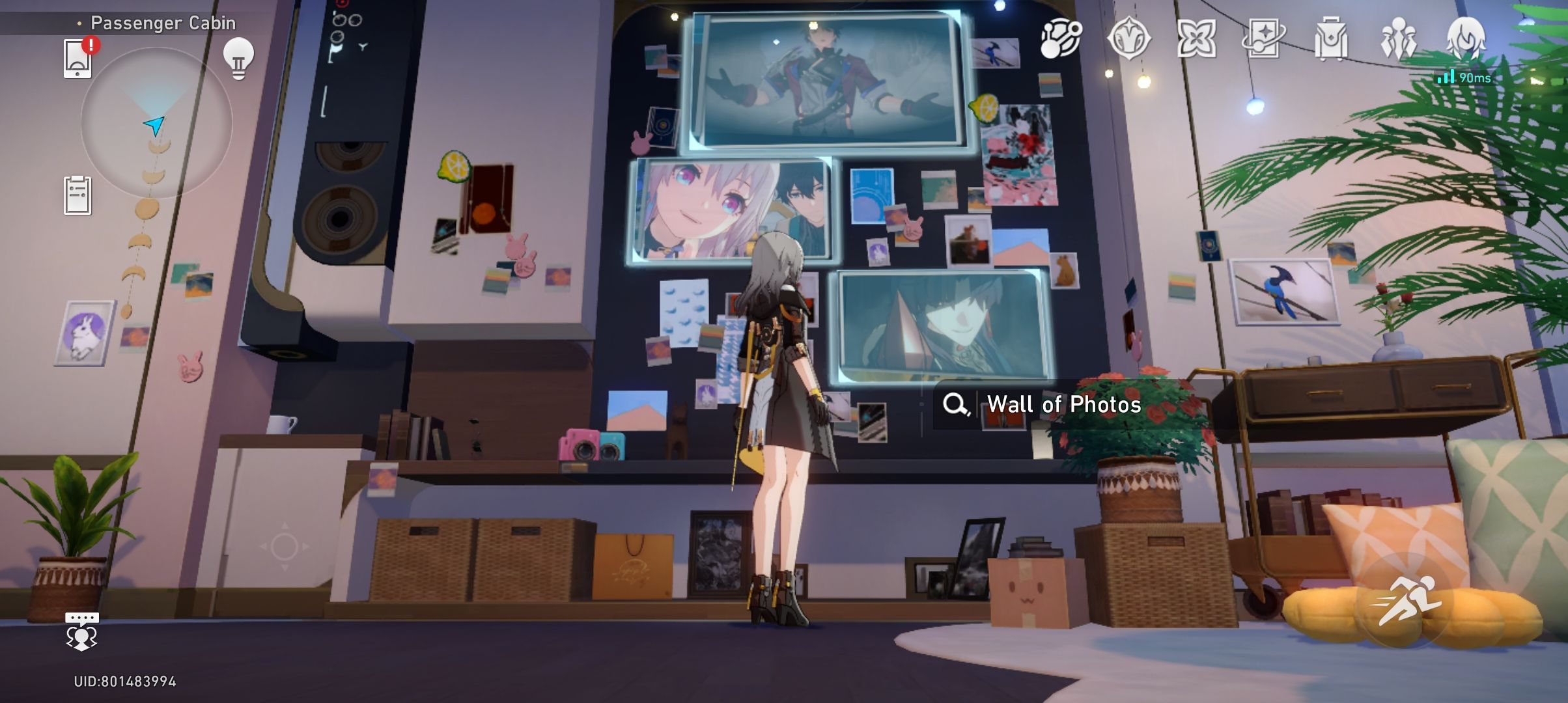
Task: Select the four-petal flower menu icon
Action: (1197, 39)
